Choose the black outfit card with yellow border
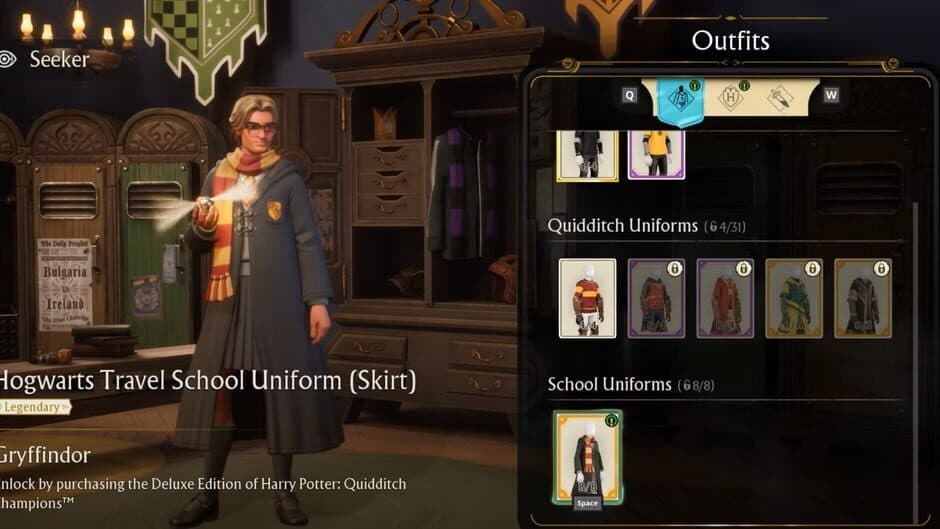Viewport: 940px width, 529px height. tap(587, 154)
